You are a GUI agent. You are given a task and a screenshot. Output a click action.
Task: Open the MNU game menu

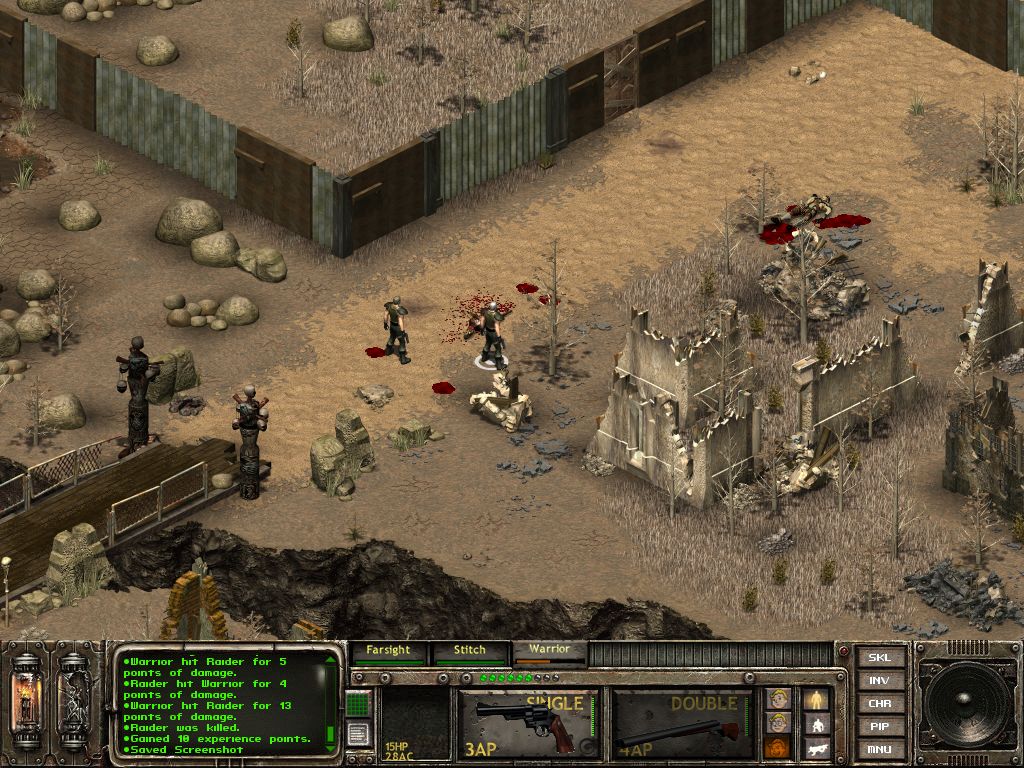pyautogui.click(x=879, y=749)
